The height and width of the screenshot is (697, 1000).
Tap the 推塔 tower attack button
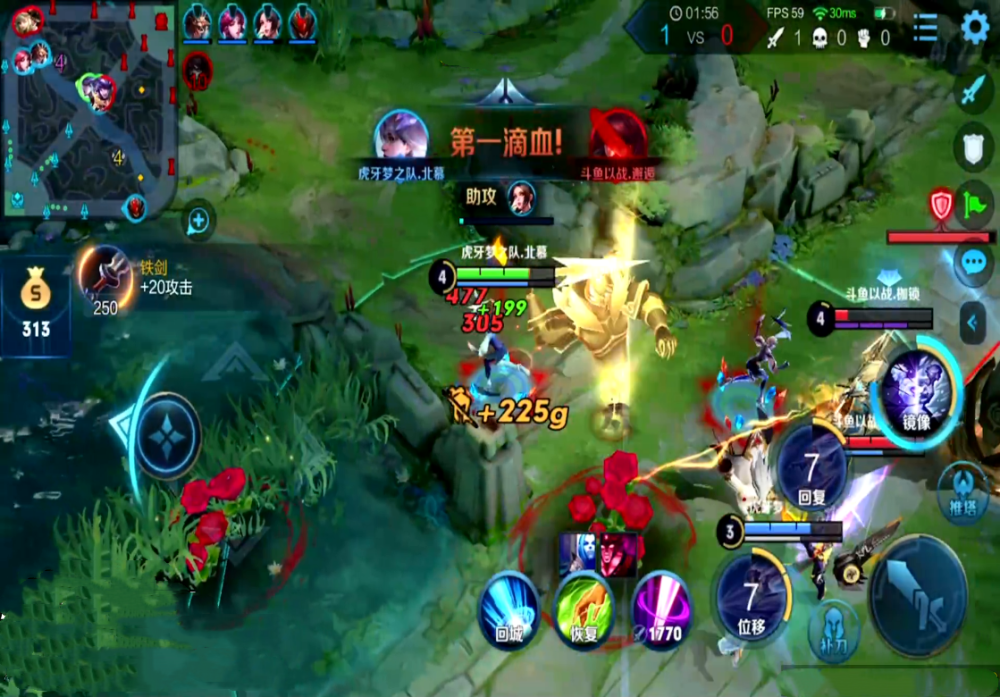[x=963, y=493]
